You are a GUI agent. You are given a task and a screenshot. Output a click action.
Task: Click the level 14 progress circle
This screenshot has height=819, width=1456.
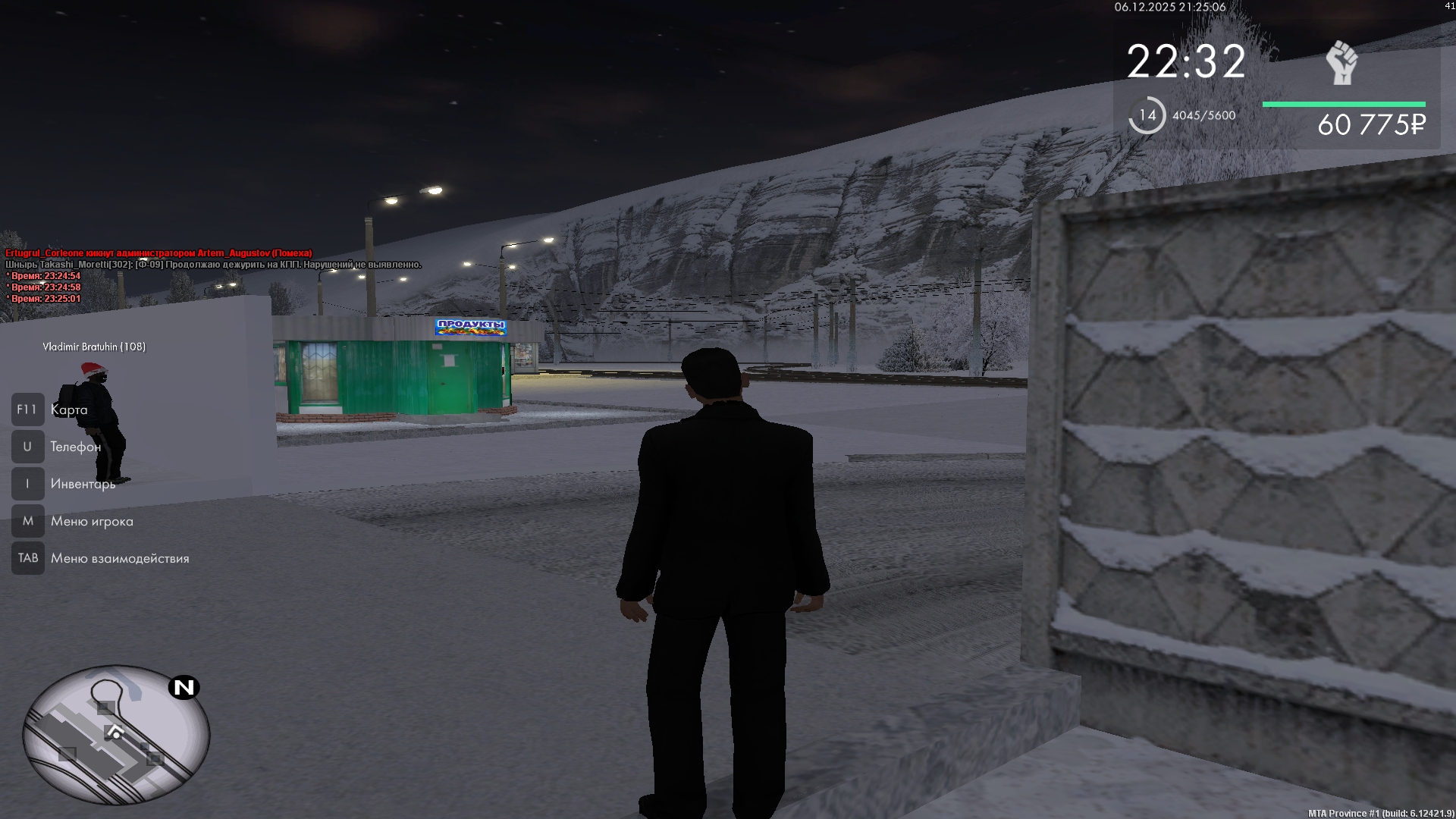(1147, 115)
